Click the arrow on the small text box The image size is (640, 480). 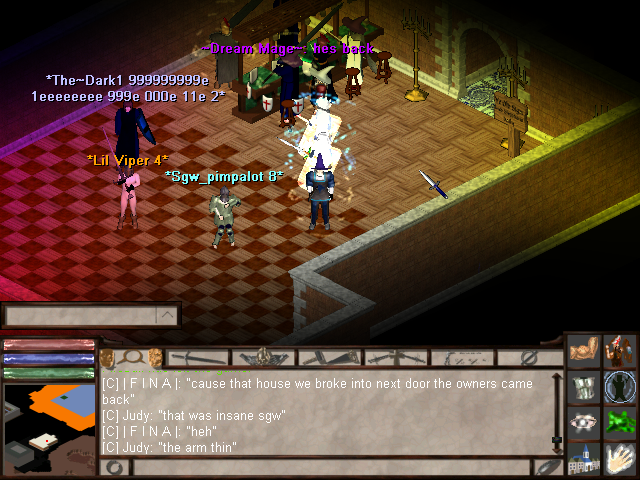click(168, 316)
